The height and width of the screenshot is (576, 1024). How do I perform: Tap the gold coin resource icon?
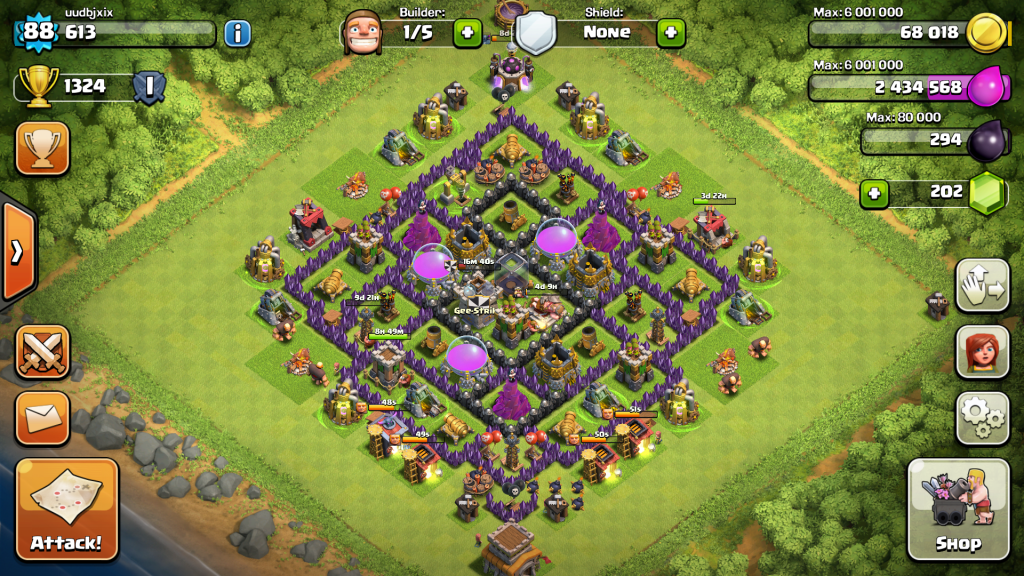(x=988, y=33)
